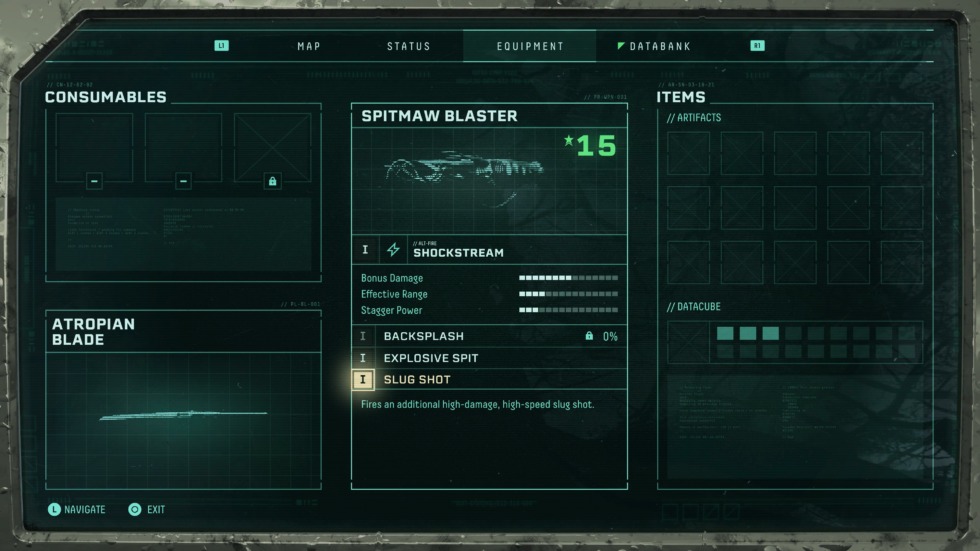Choose the locked Backsplash trait
980x551 pixels.
[x=489, y=336]
